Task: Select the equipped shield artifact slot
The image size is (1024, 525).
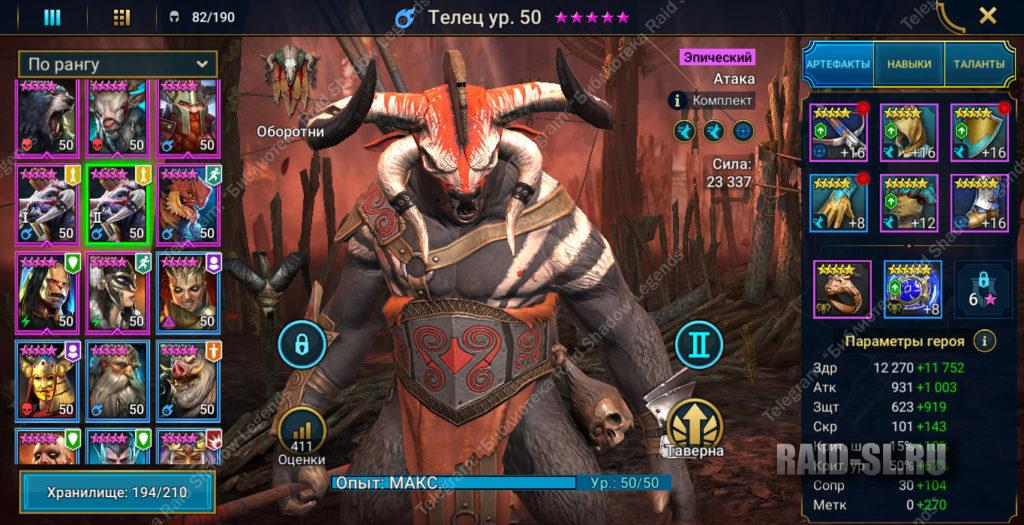Action: coord(978,132)
